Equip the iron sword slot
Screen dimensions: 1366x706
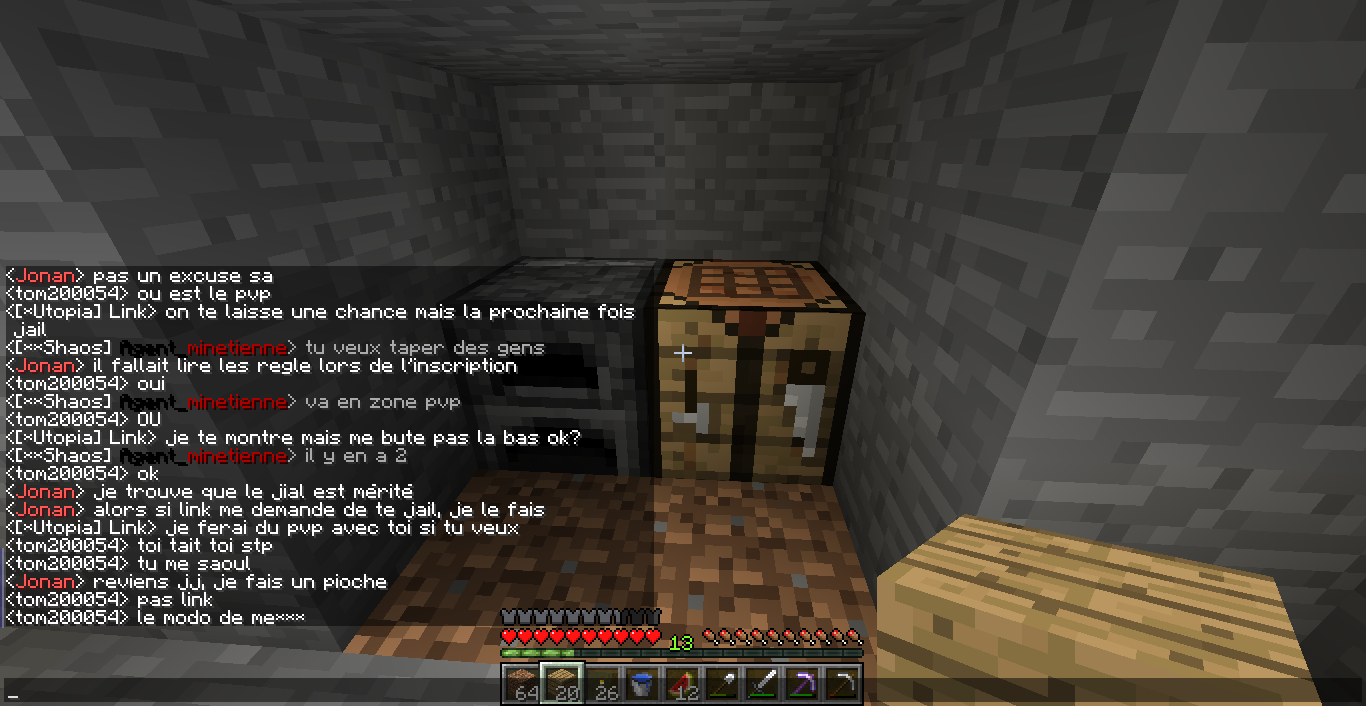pyautogui.click(x=761, y=684)
